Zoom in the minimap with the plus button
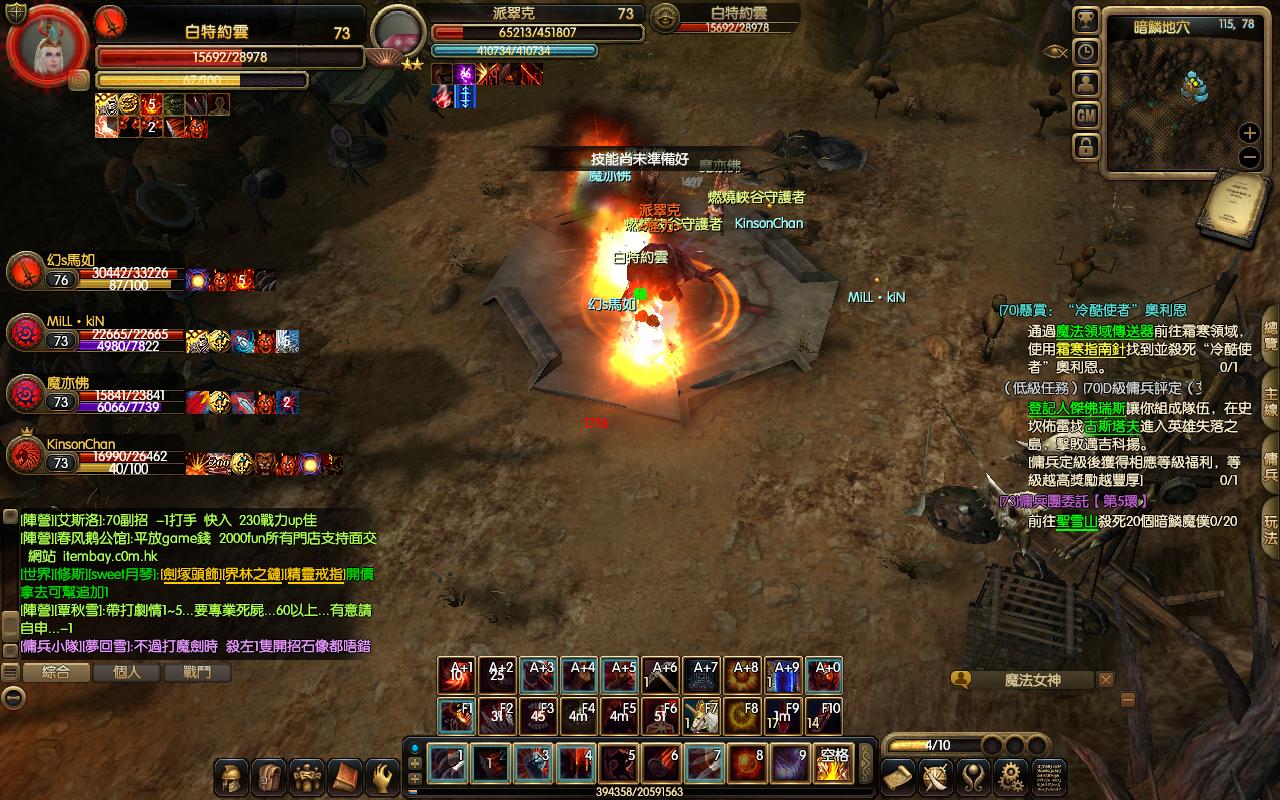Viewport: 1280px width, 800px height. pyautogui.click(x=1249, y=133)
